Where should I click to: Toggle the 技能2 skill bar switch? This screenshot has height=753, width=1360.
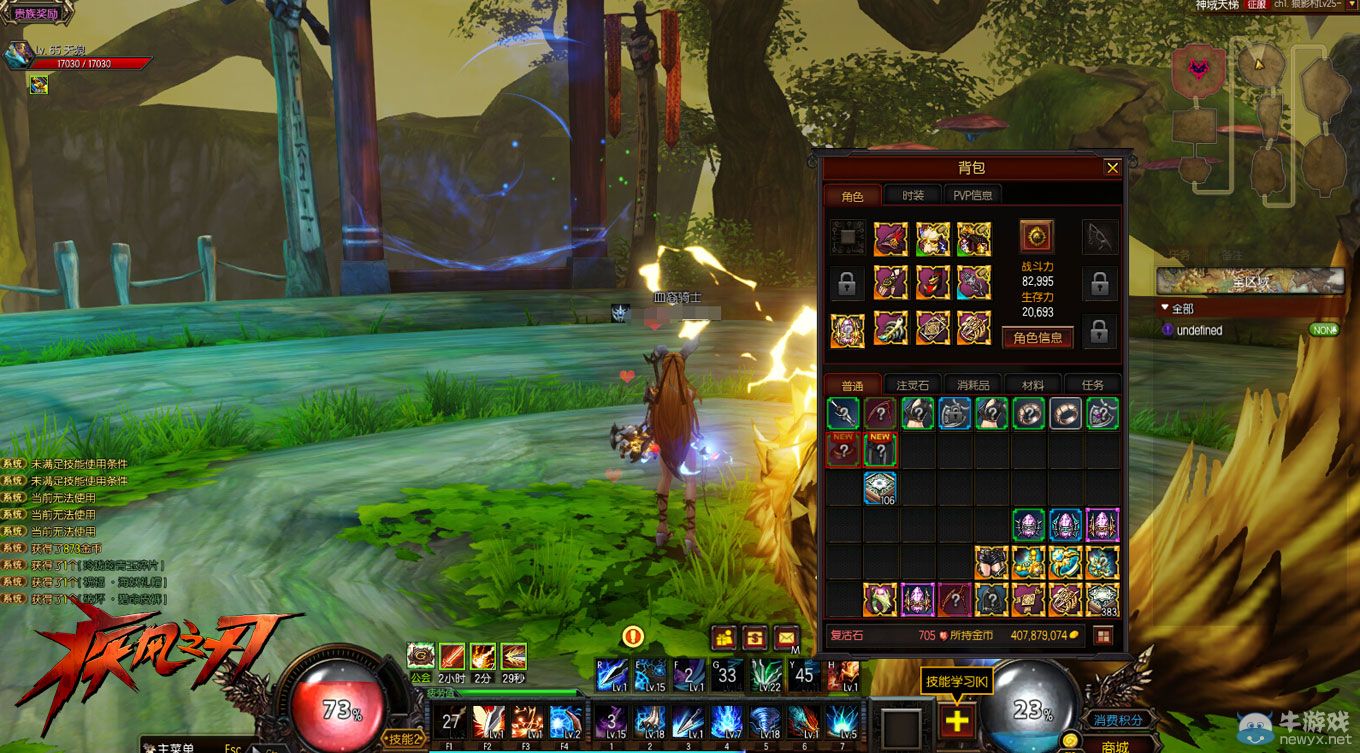403,738
